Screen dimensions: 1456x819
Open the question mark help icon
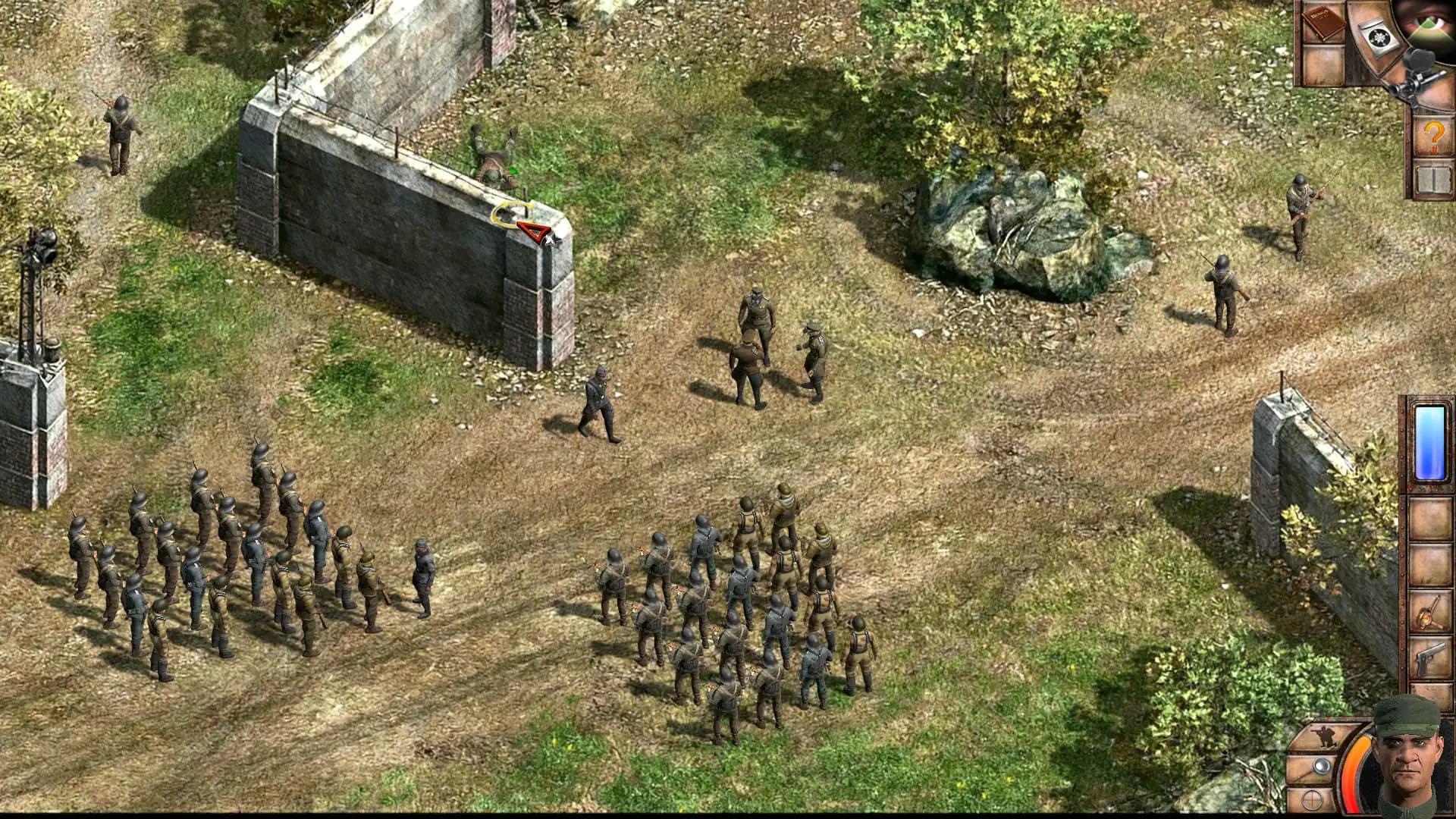coord(1433,135)
